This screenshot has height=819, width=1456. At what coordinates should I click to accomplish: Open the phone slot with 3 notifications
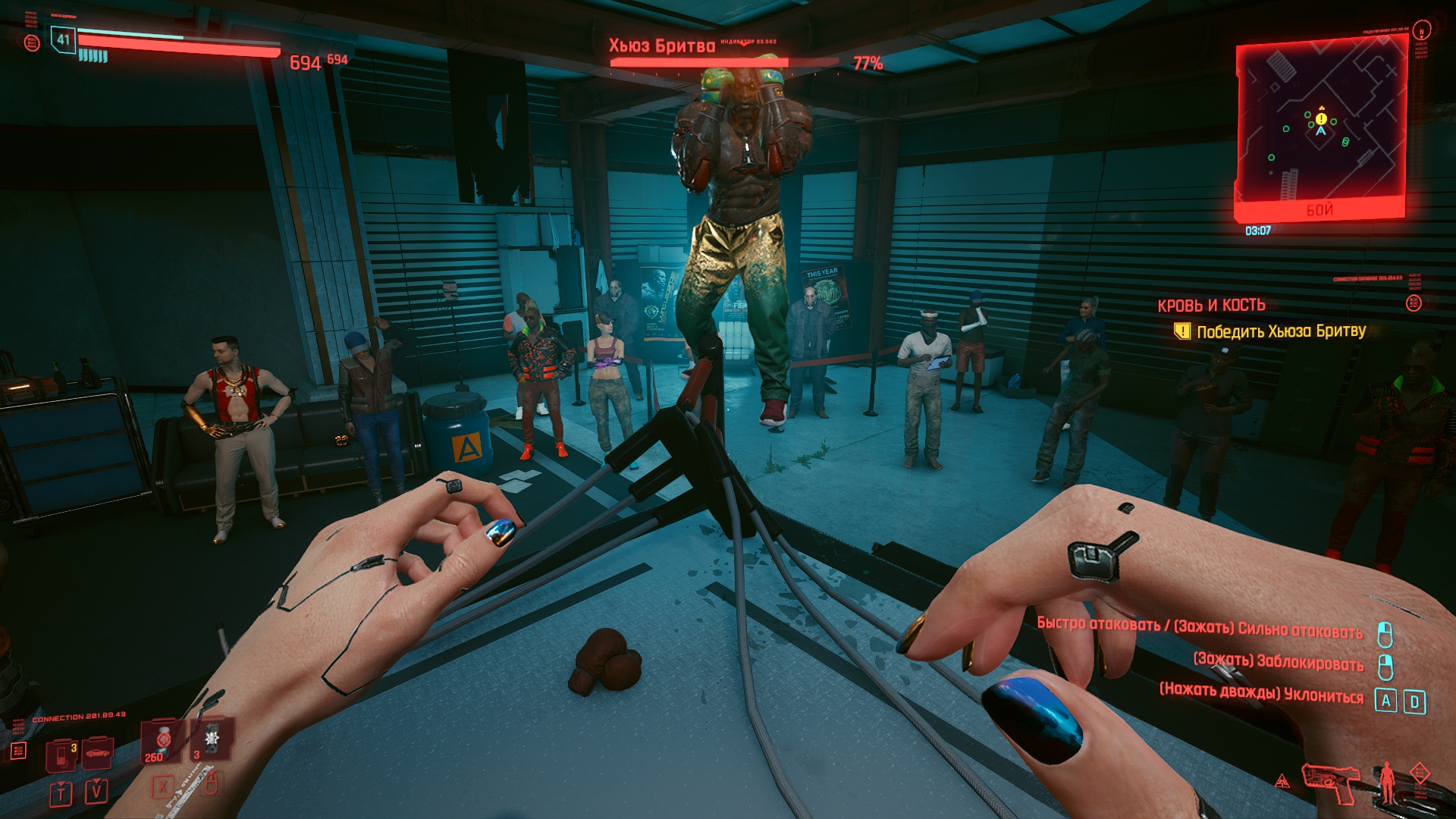62,755
